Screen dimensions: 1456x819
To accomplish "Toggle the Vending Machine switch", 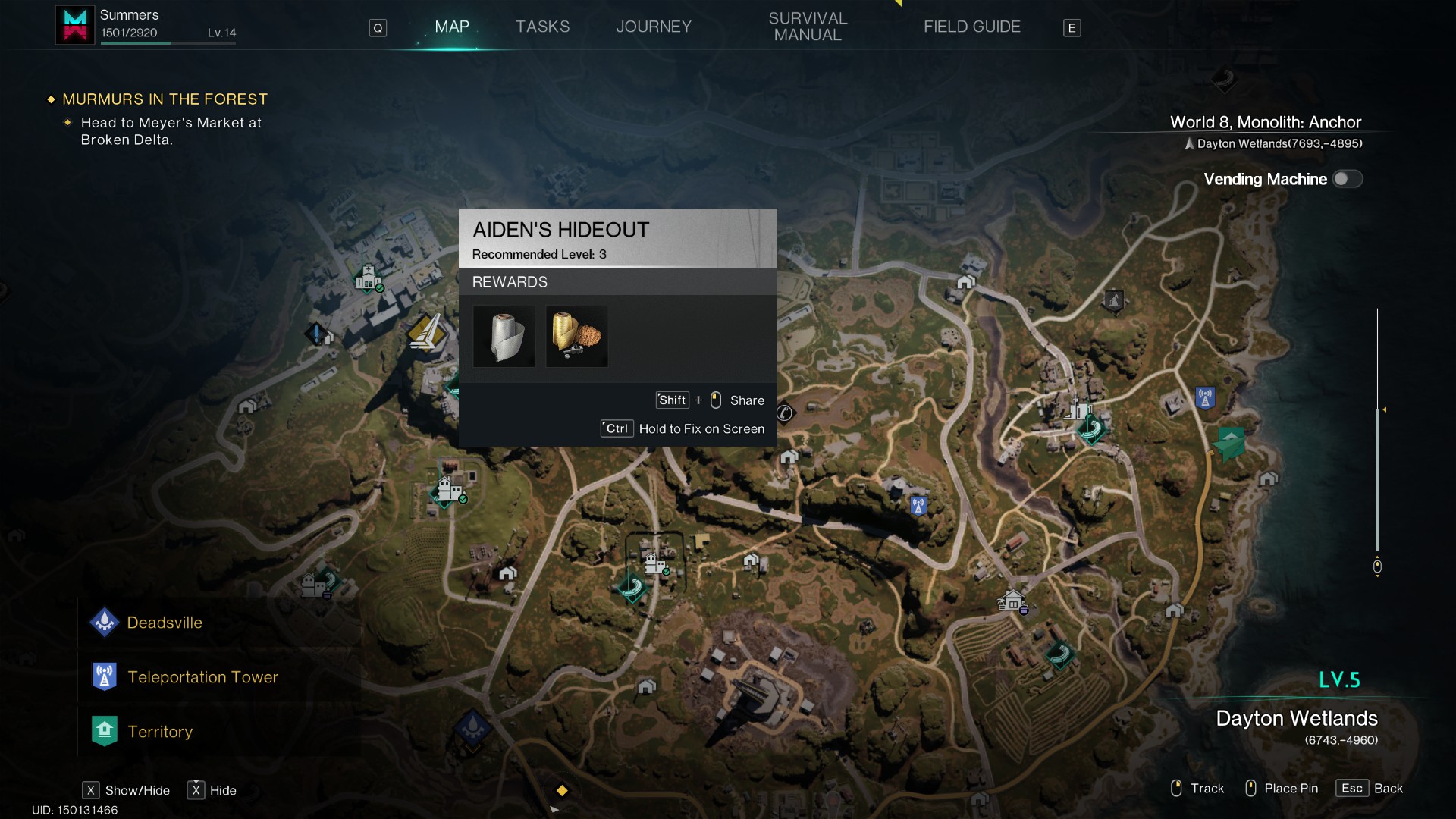I will coord(1348,179).
